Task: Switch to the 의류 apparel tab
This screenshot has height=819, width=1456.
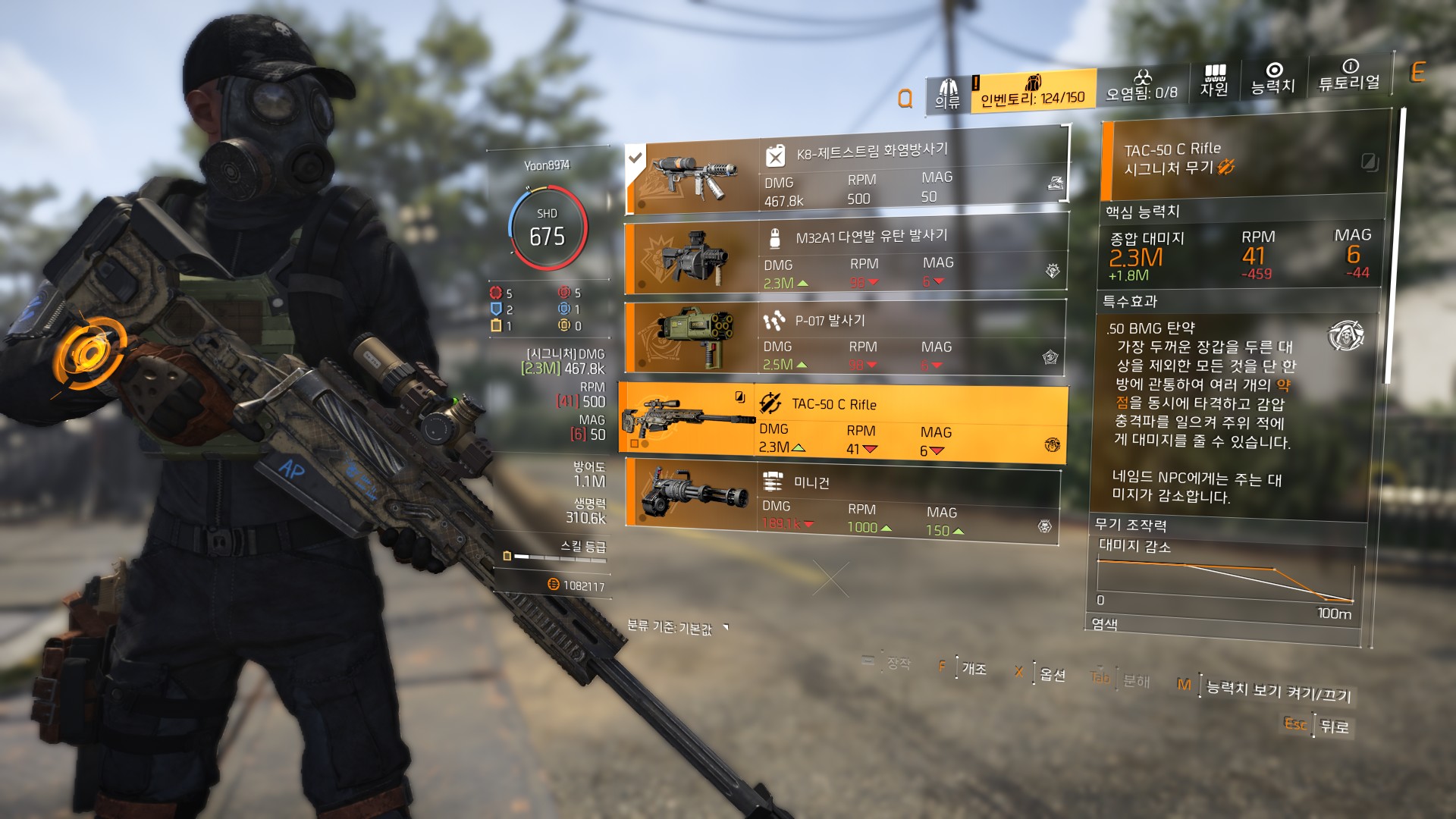Action: click(947, 94)
